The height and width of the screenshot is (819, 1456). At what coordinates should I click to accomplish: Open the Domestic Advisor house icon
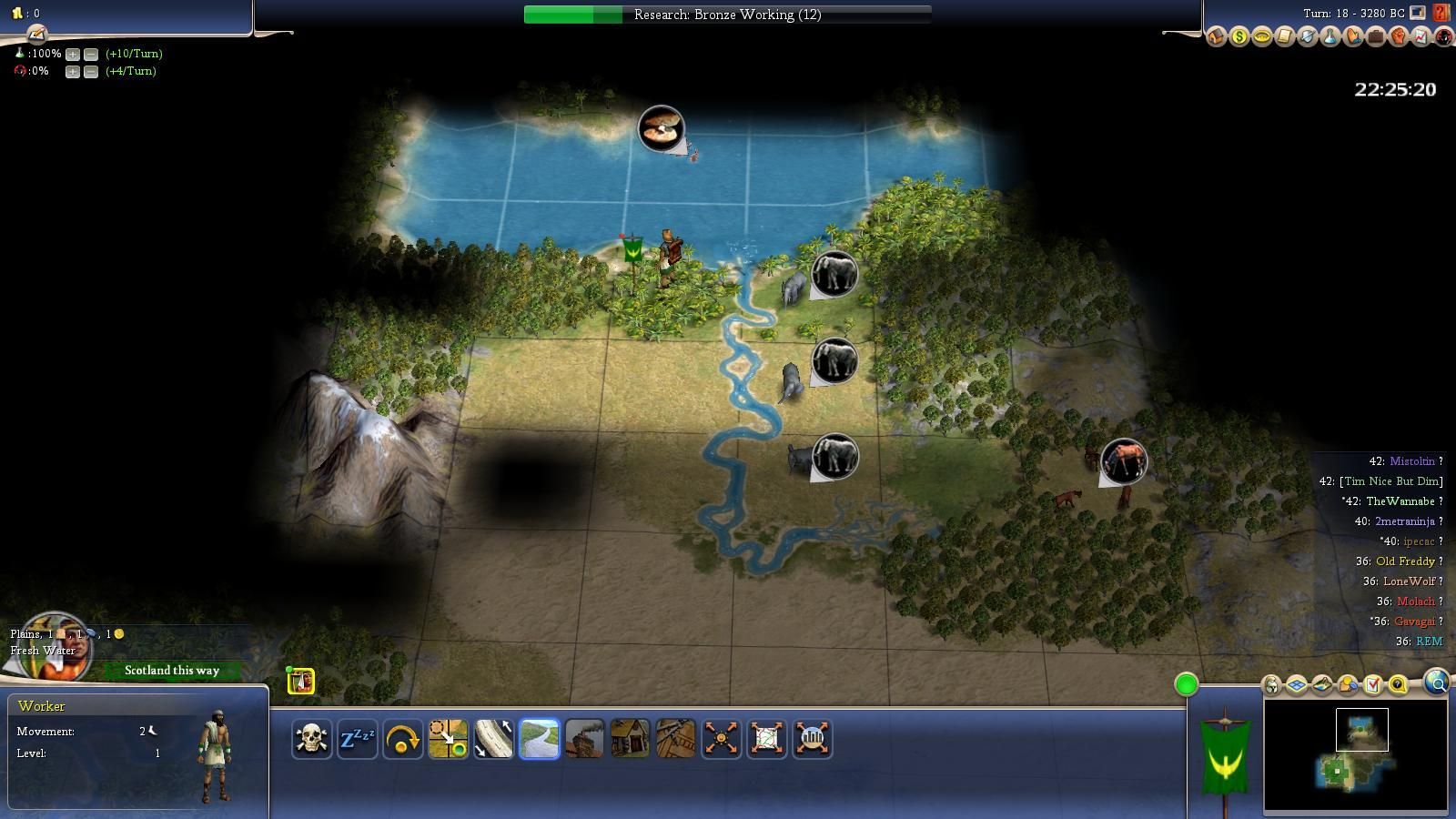[1217, 37]
